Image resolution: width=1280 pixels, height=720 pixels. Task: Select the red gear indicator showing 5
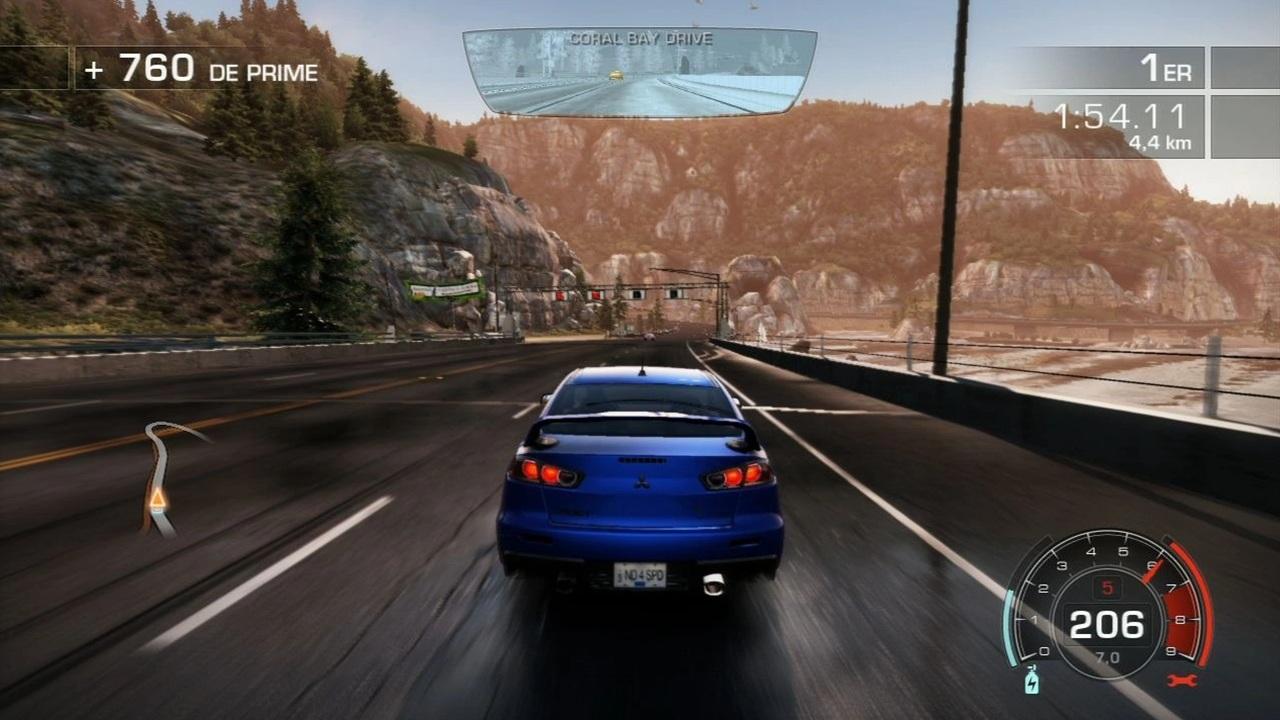1106,589
